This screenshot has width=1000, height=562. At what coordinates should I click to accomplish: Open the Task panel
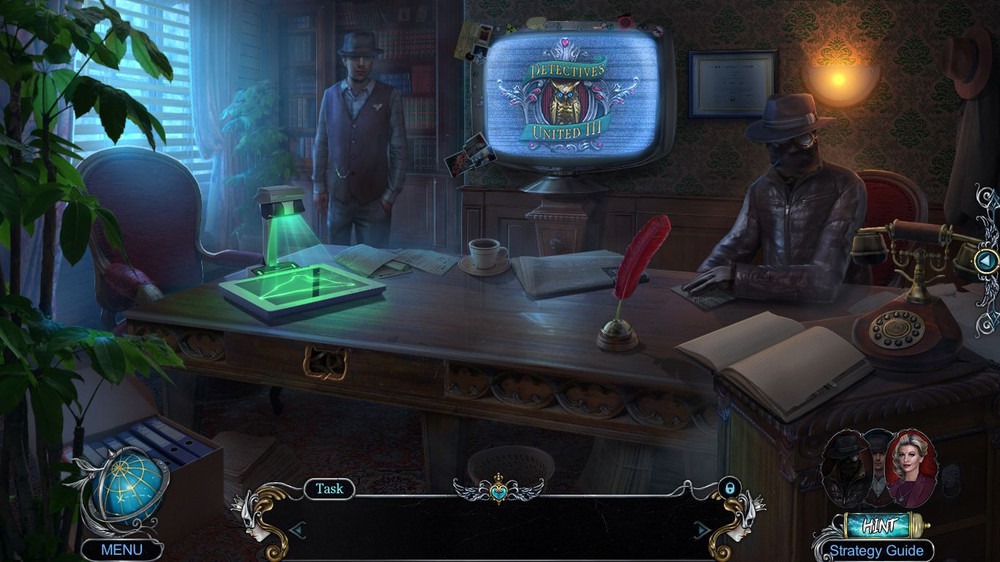pos(329,489)
